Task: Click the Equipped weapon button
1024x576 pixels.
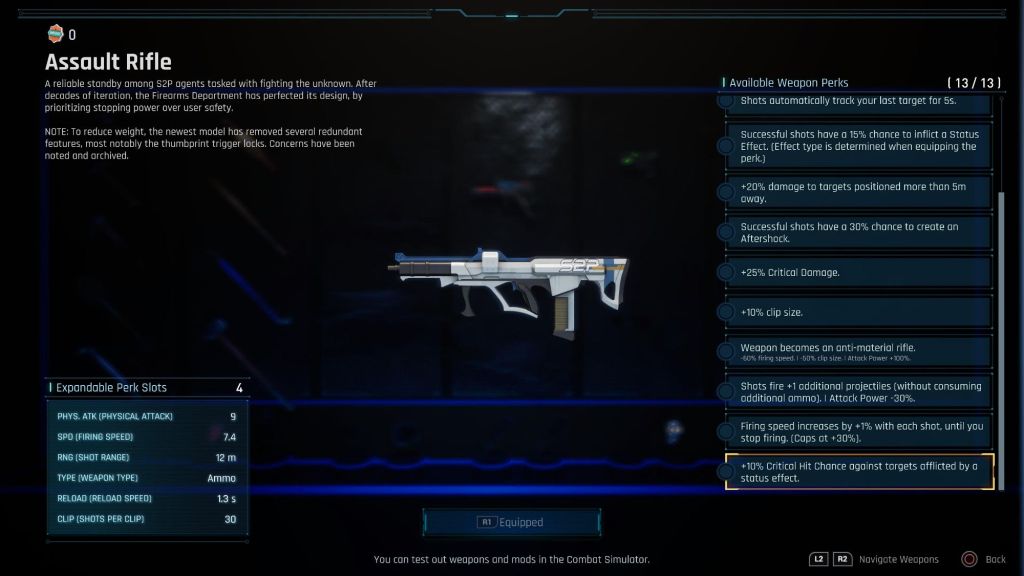Action: (x=512, y=522)
